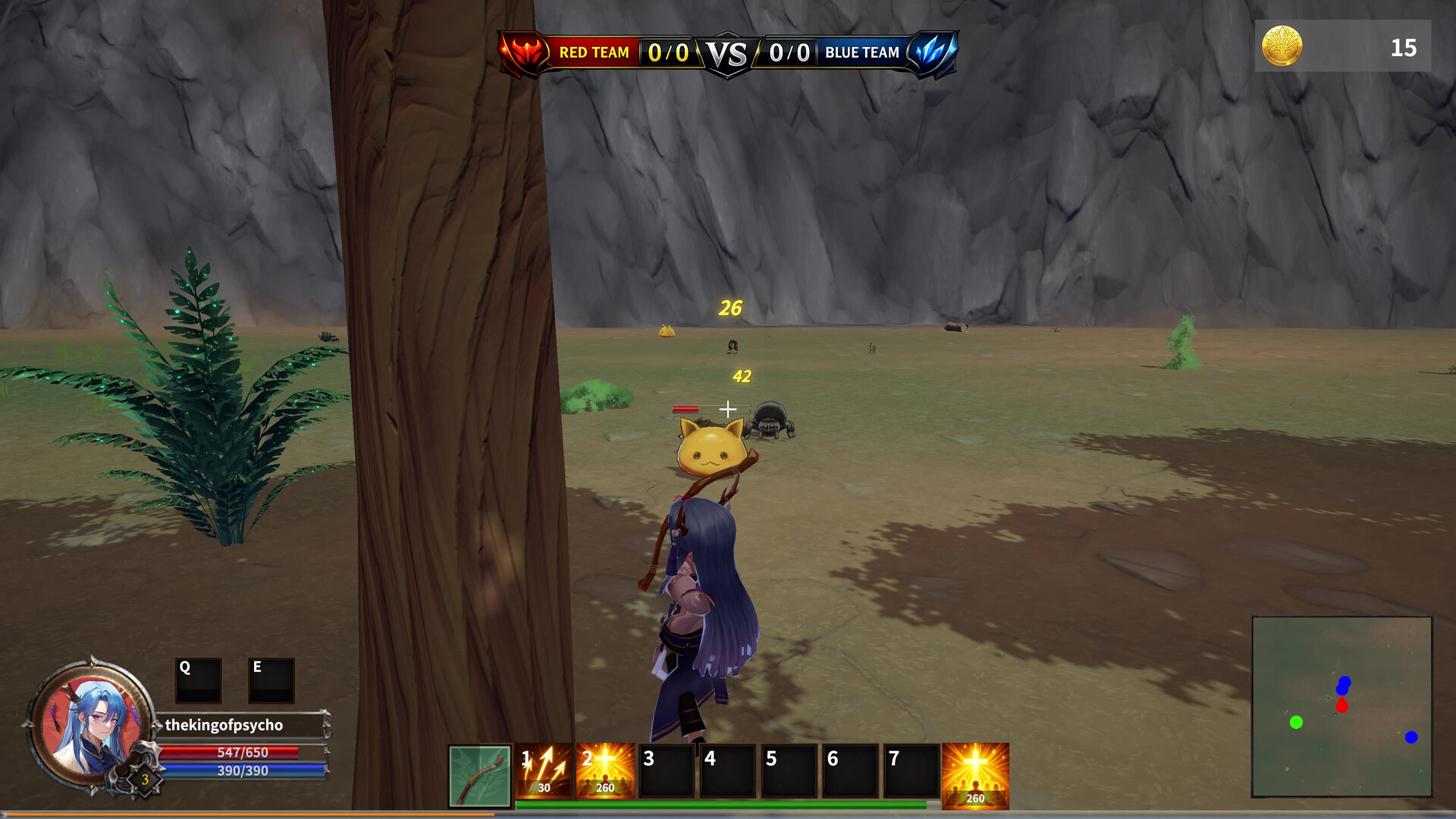Click the empty Q ability slot

coord(196,681)
